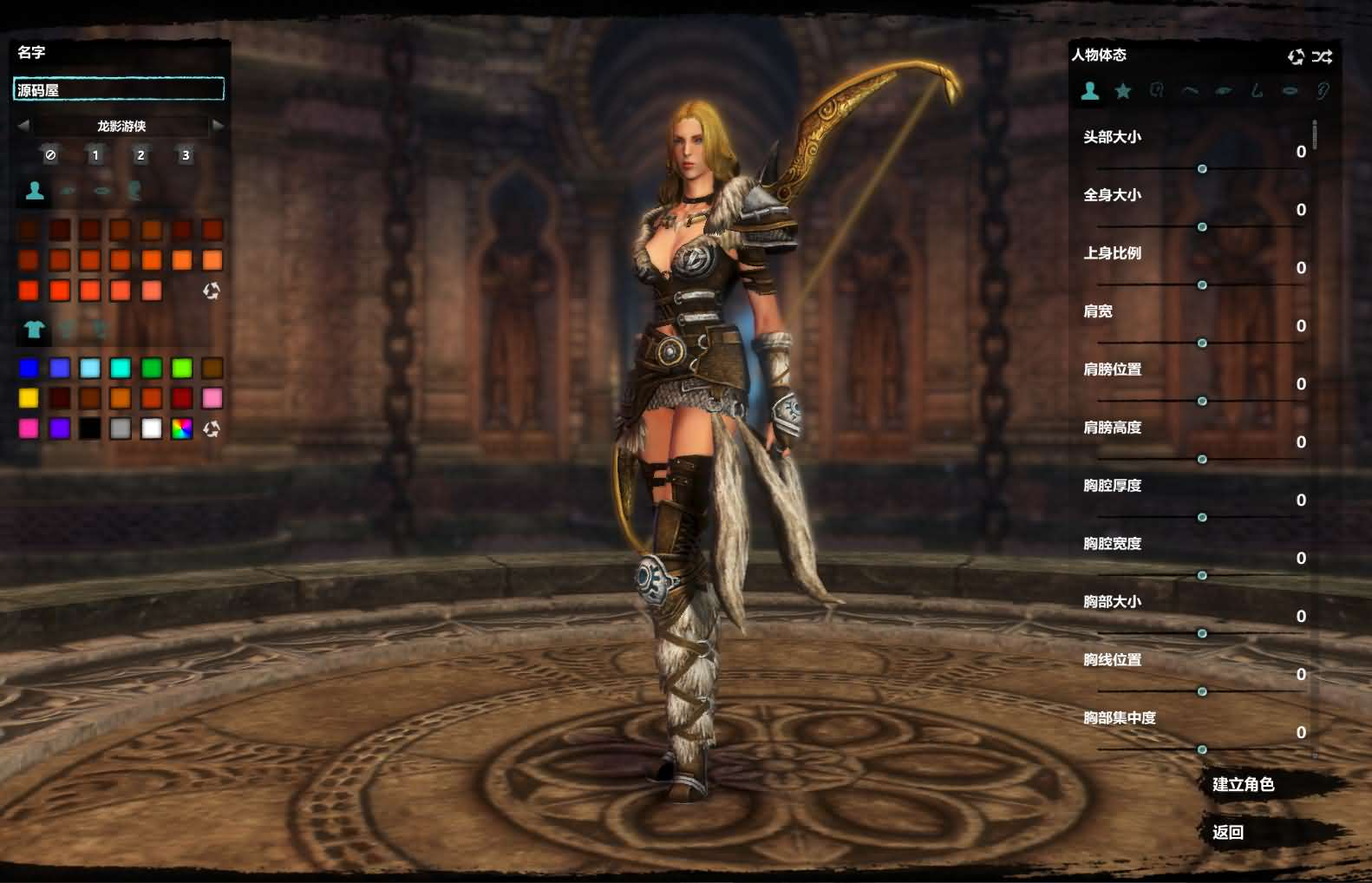Image resolution: width=1372 pixels, height=883 pixels.
Task: Randomize the character body with shuffle icon
Action: (x=1322, y=56)
